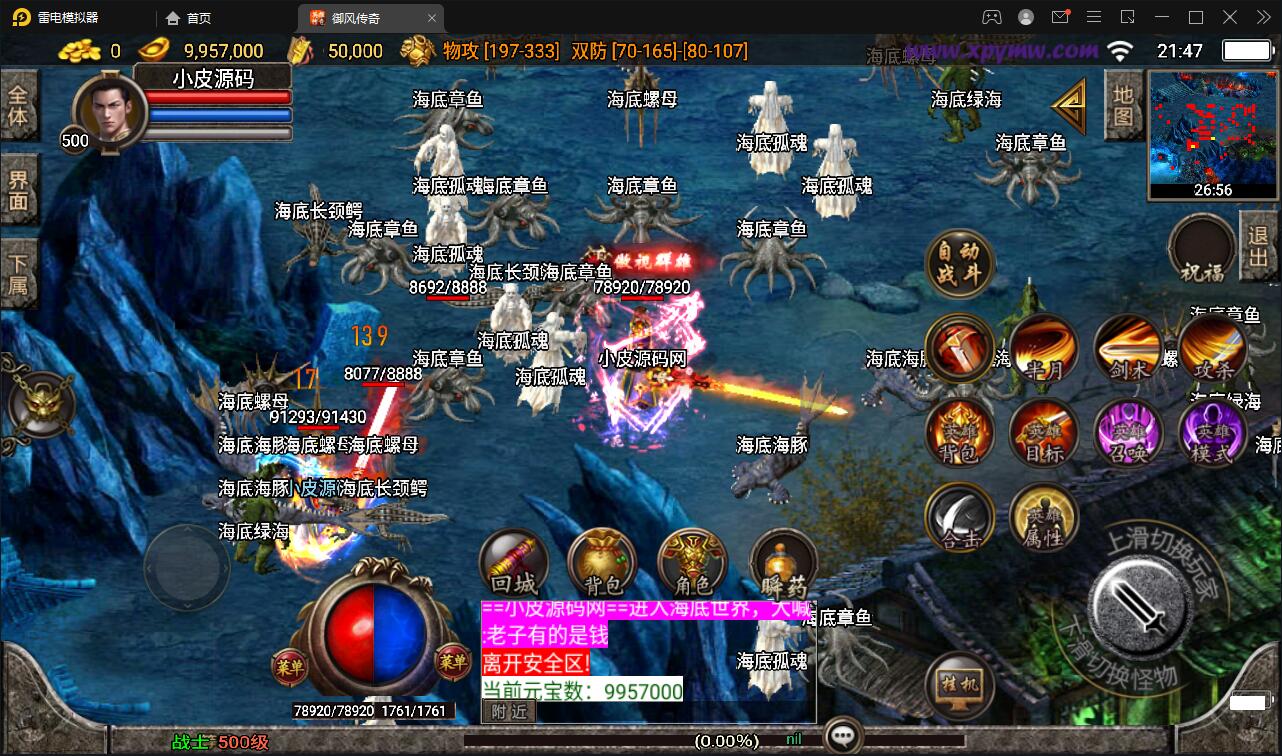Image resolution: width=1282 pixels, height=756 pixels.
Task: Switch the 英雄模式 hero mode
Action: tap(1211, 432)
